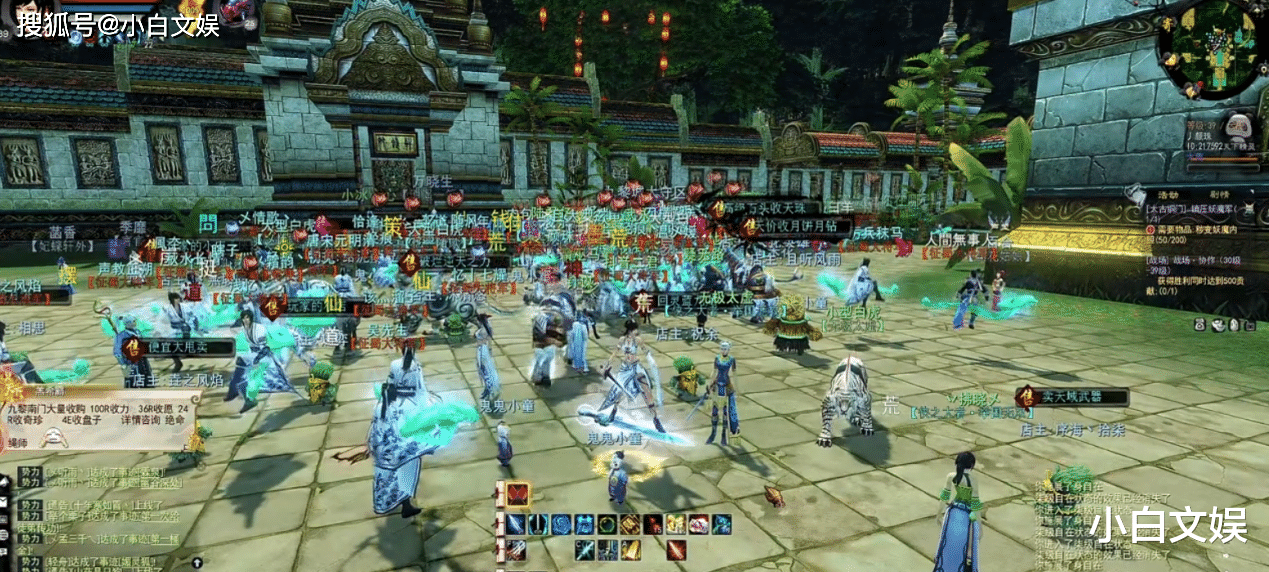Use the red and white burst skill

(699, 525)
